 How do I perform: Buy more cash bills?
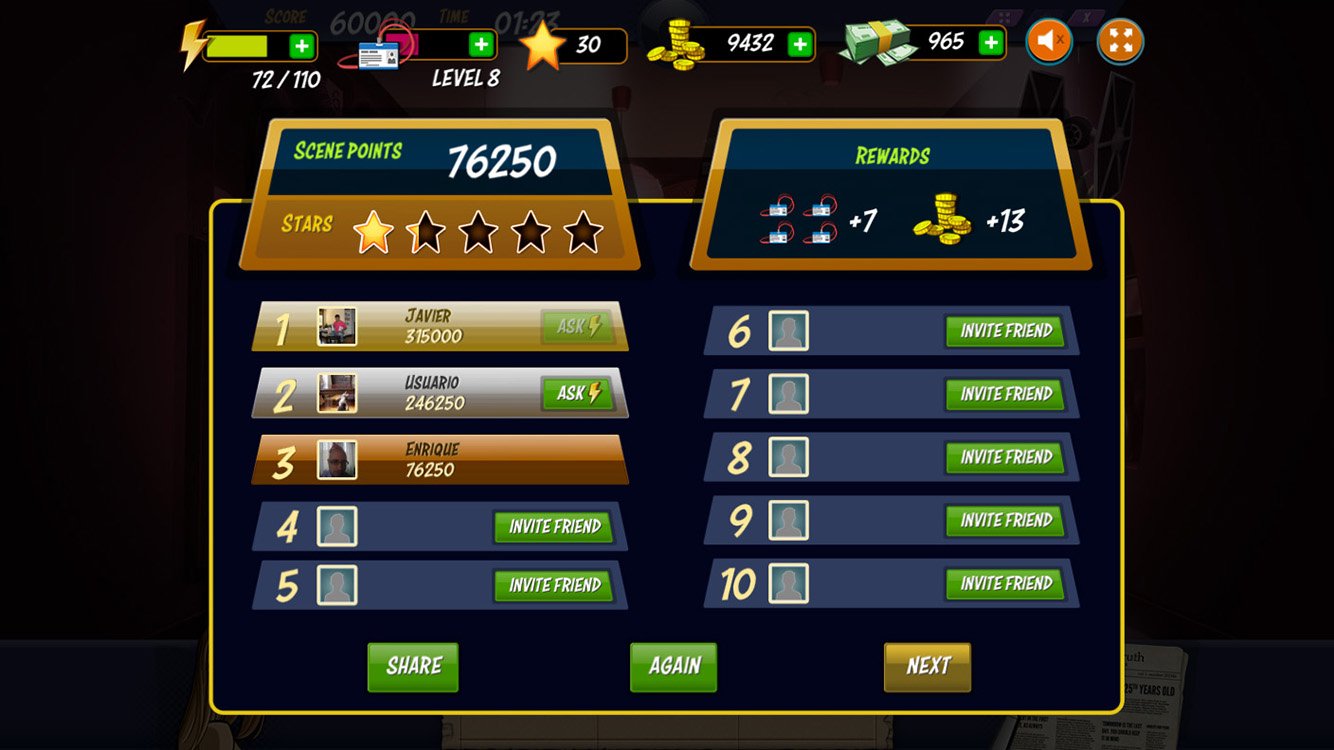pos(990,42)
